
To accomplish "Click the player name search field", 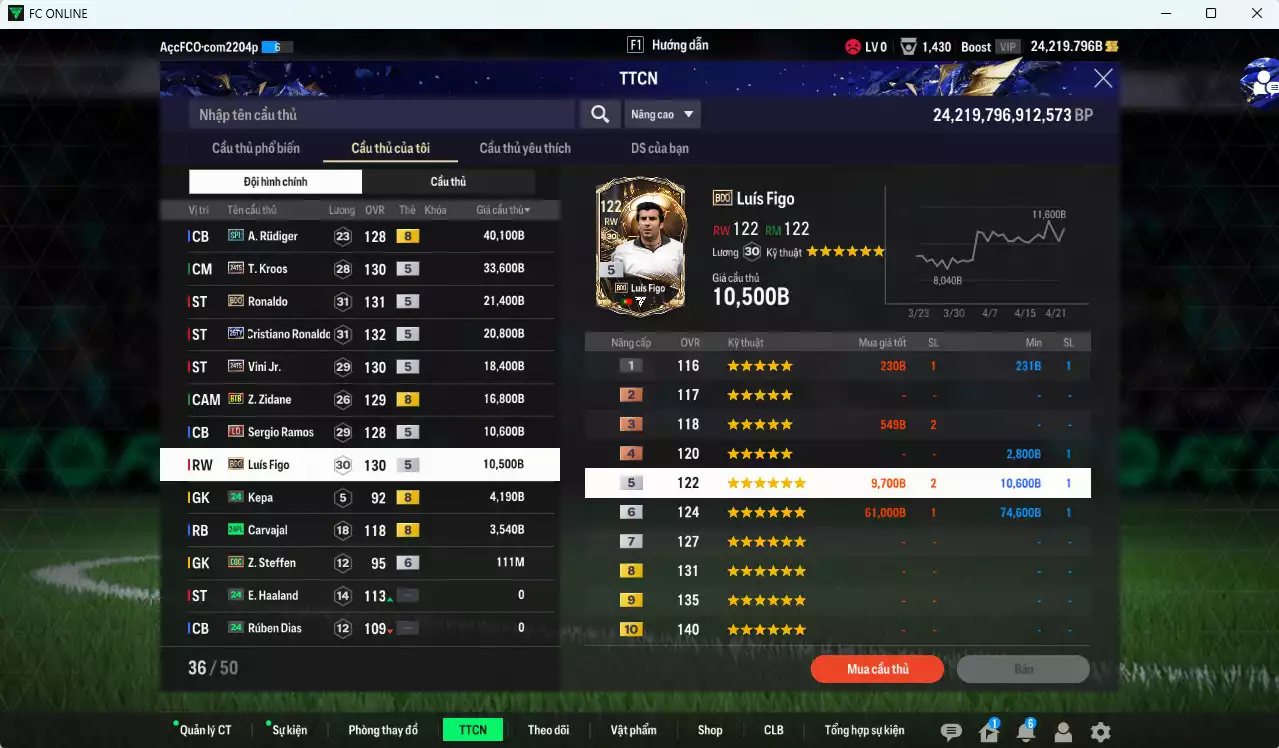I will [x=382, y=114].
